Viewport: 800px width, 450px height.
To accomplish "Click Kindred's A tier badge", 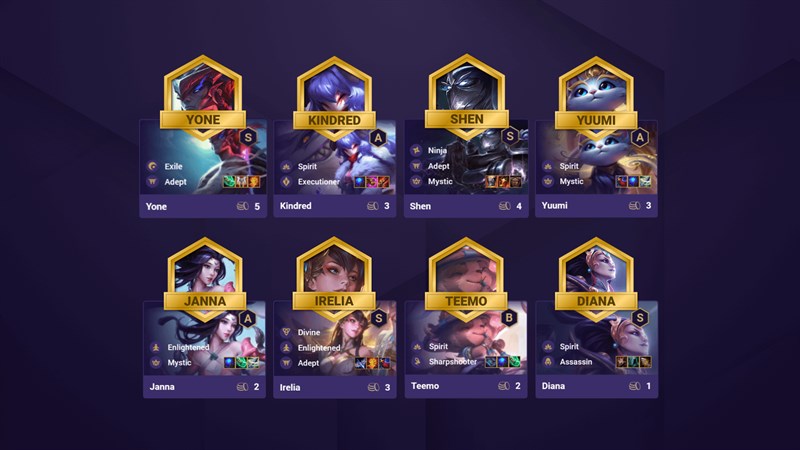I will coord(377,138).
